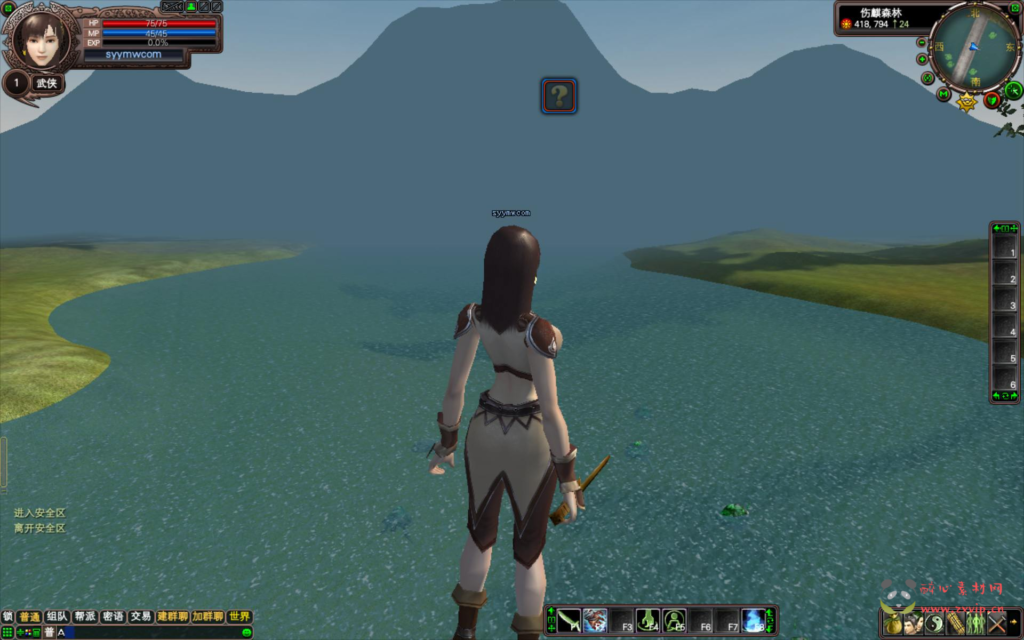1024x640 pixels.
Task: Click the crossed swords menu icon
Action: [997, 623]
